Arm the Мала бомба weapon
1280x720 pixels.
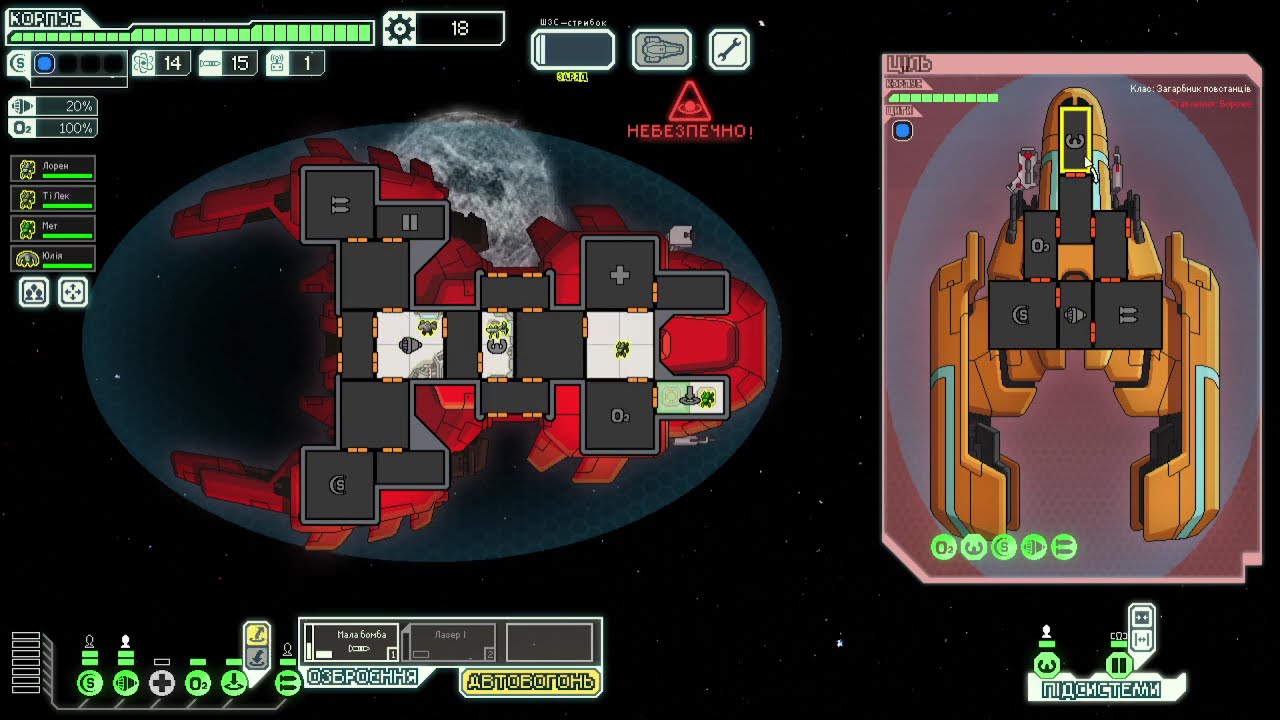coord(351,642)
